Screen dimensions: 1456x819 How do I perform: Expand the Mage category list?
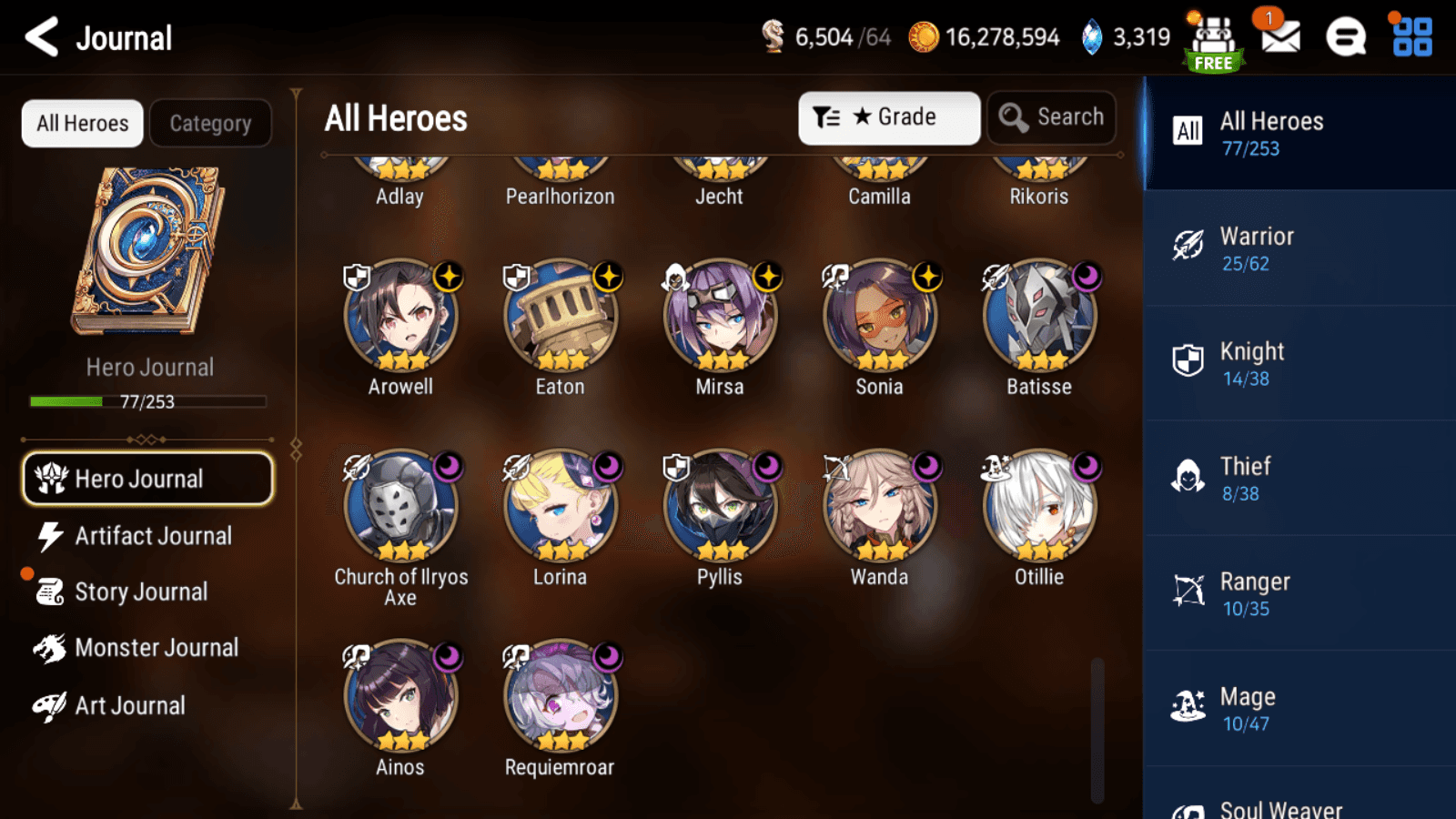[x=1299, y=708]
